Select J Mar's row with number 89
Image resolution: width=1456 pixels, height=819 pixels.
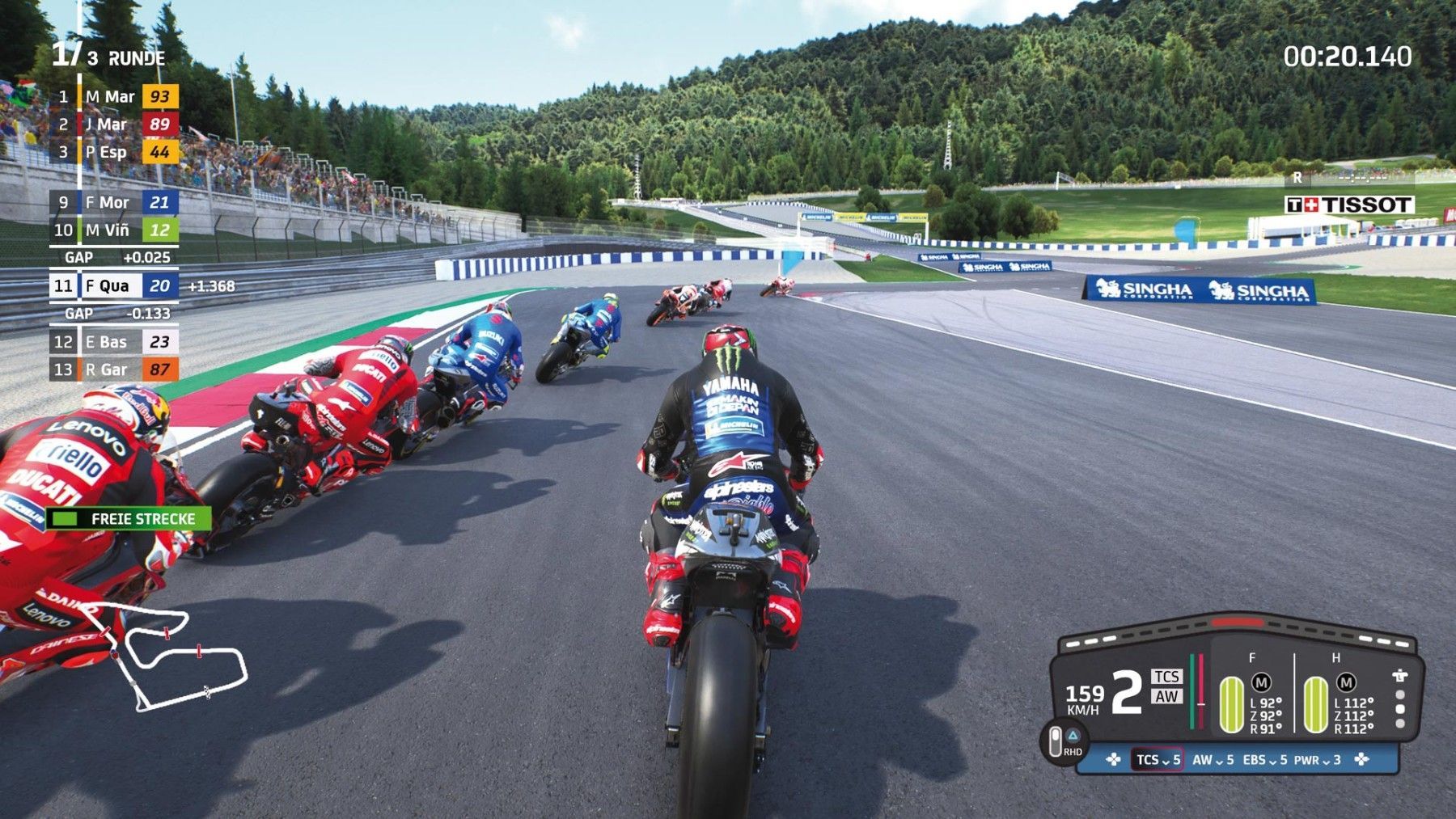(x=115, y=125)
